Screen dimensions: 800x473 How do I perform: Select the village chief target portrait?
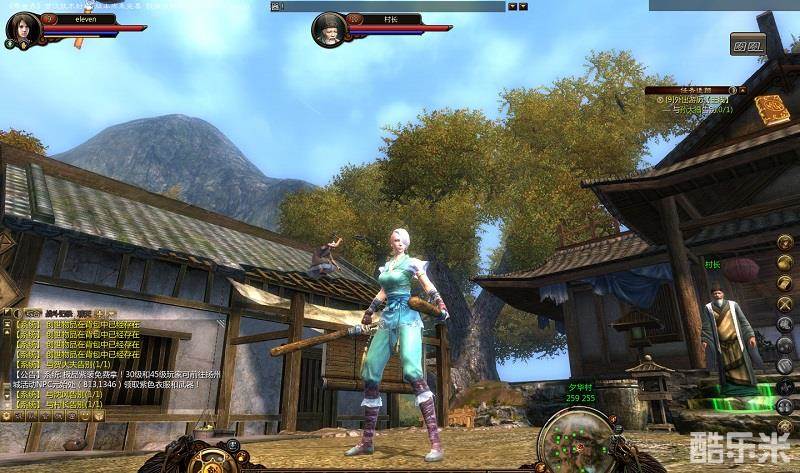pos(328,29)
